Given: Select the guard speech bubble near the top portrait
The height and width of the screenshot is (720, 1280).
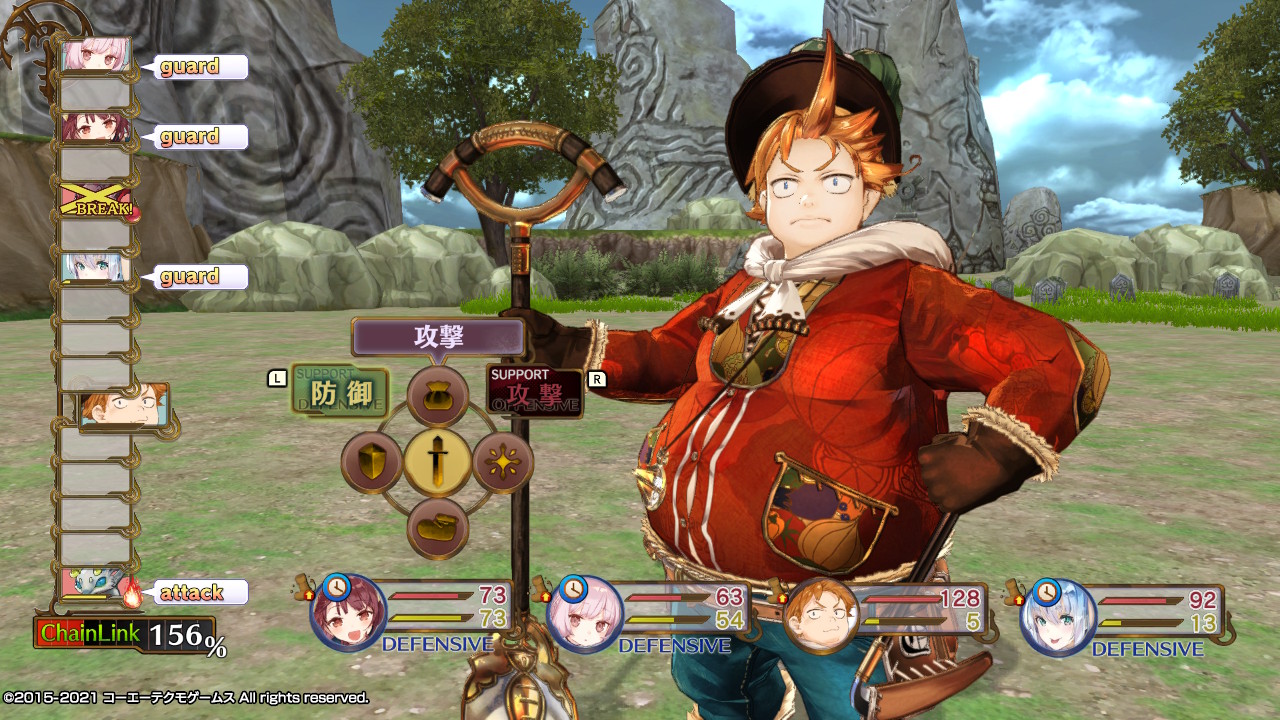Looking at the screenshot, I should (x=196, y=67).
